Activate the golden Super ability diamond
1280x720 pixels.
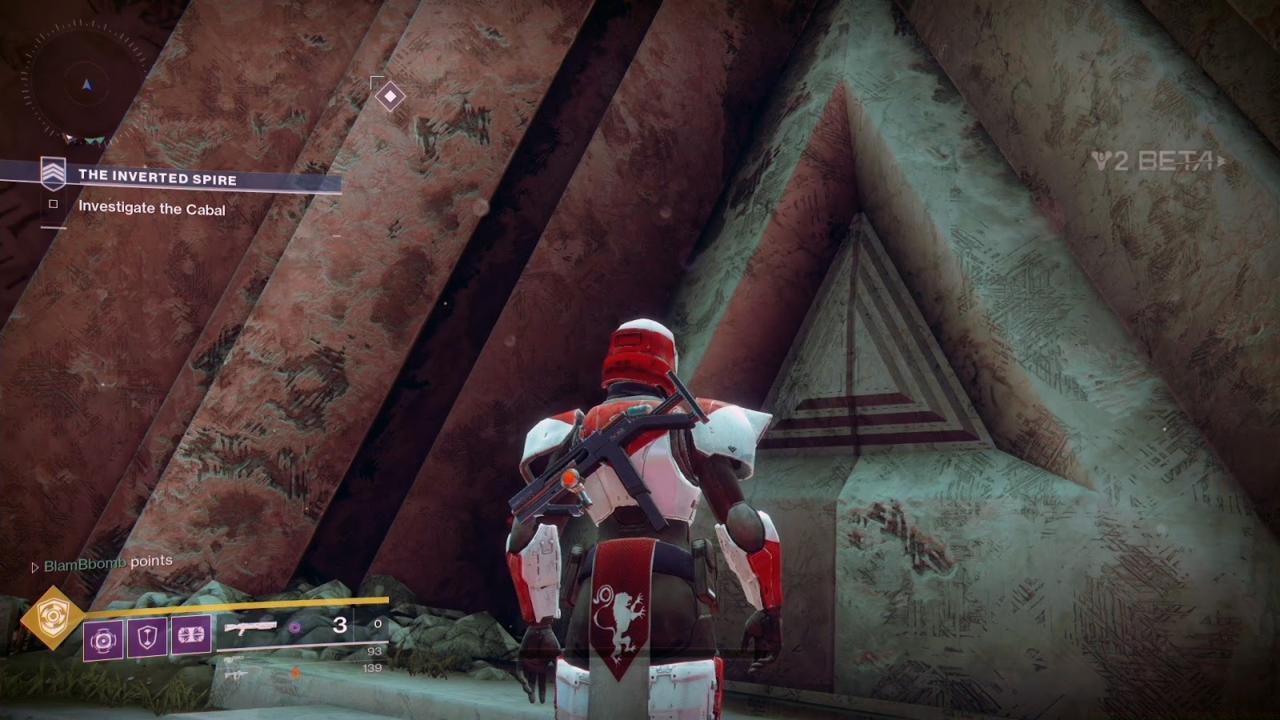[x=51, y=618]
